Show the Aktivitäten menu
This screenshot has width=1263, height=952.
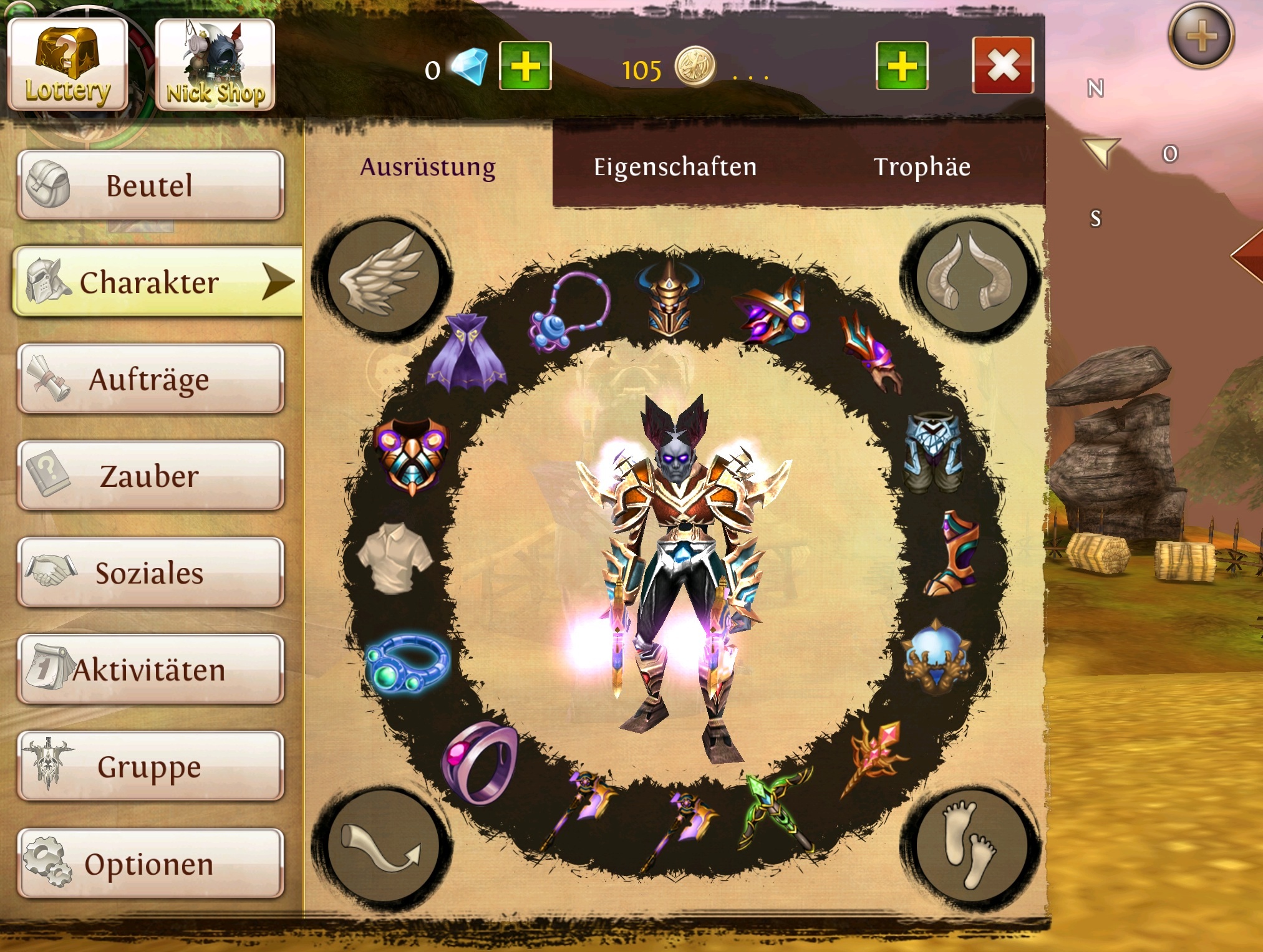[150, 670]
